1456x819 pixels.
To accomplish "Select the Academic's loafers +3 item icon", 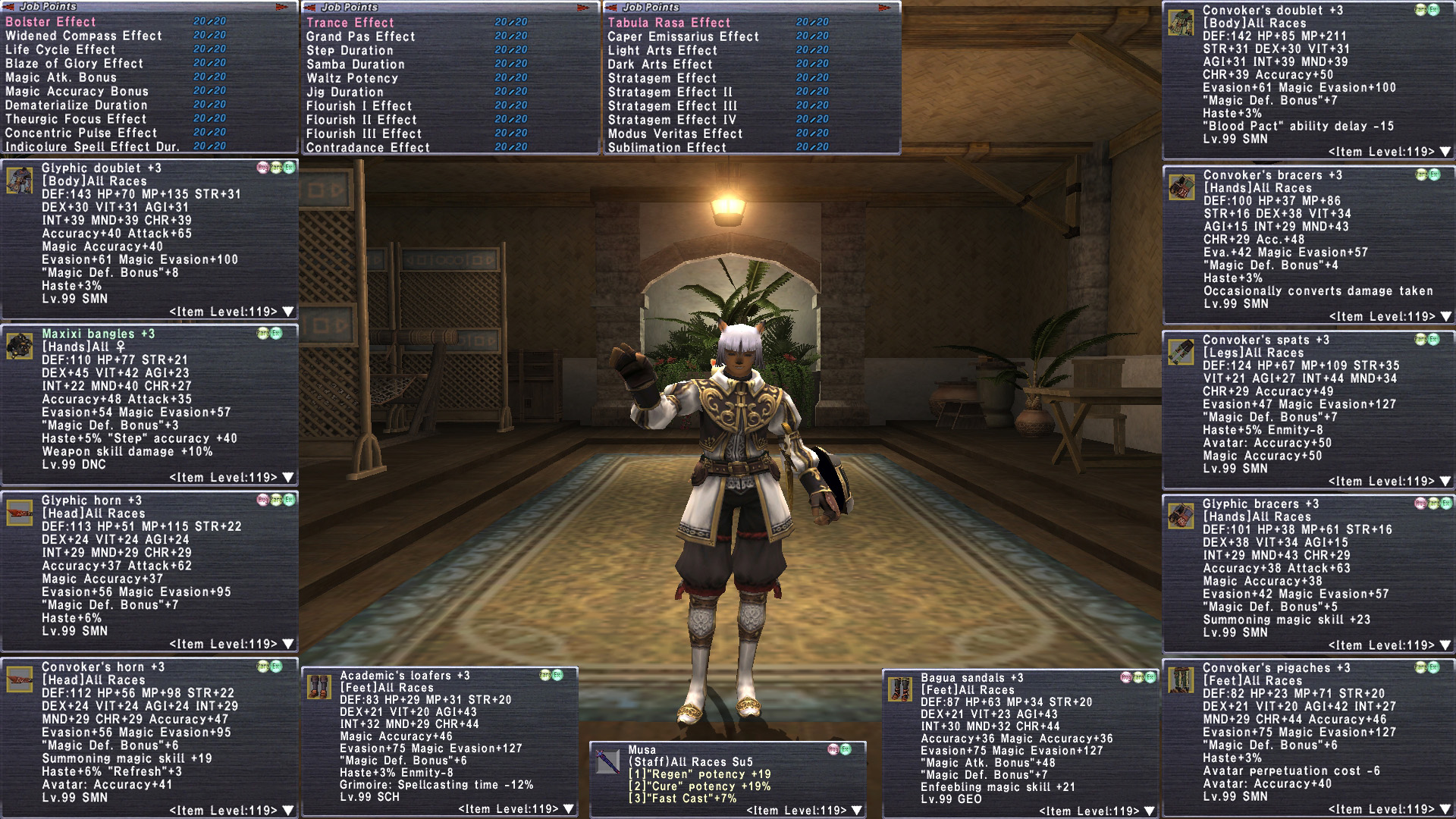I will 318,686.
